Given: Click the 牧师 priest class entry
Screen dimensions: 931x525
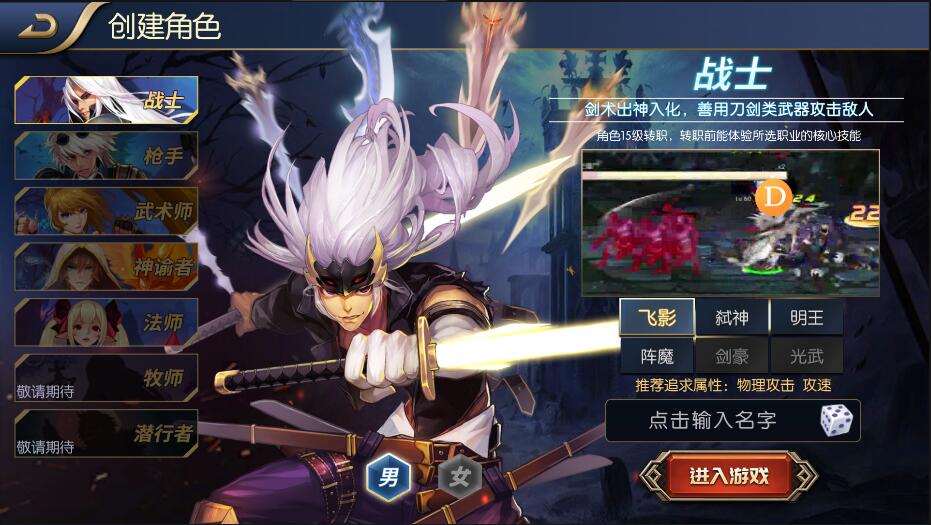Looking at the screenshot, I should click(106, 378).
